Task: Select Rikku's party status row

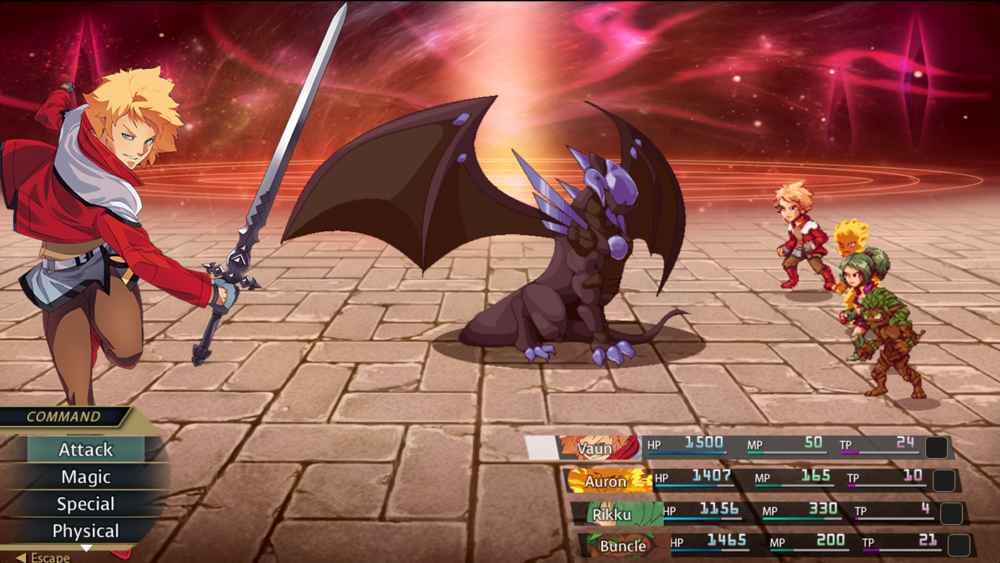Action: point(765,514)
